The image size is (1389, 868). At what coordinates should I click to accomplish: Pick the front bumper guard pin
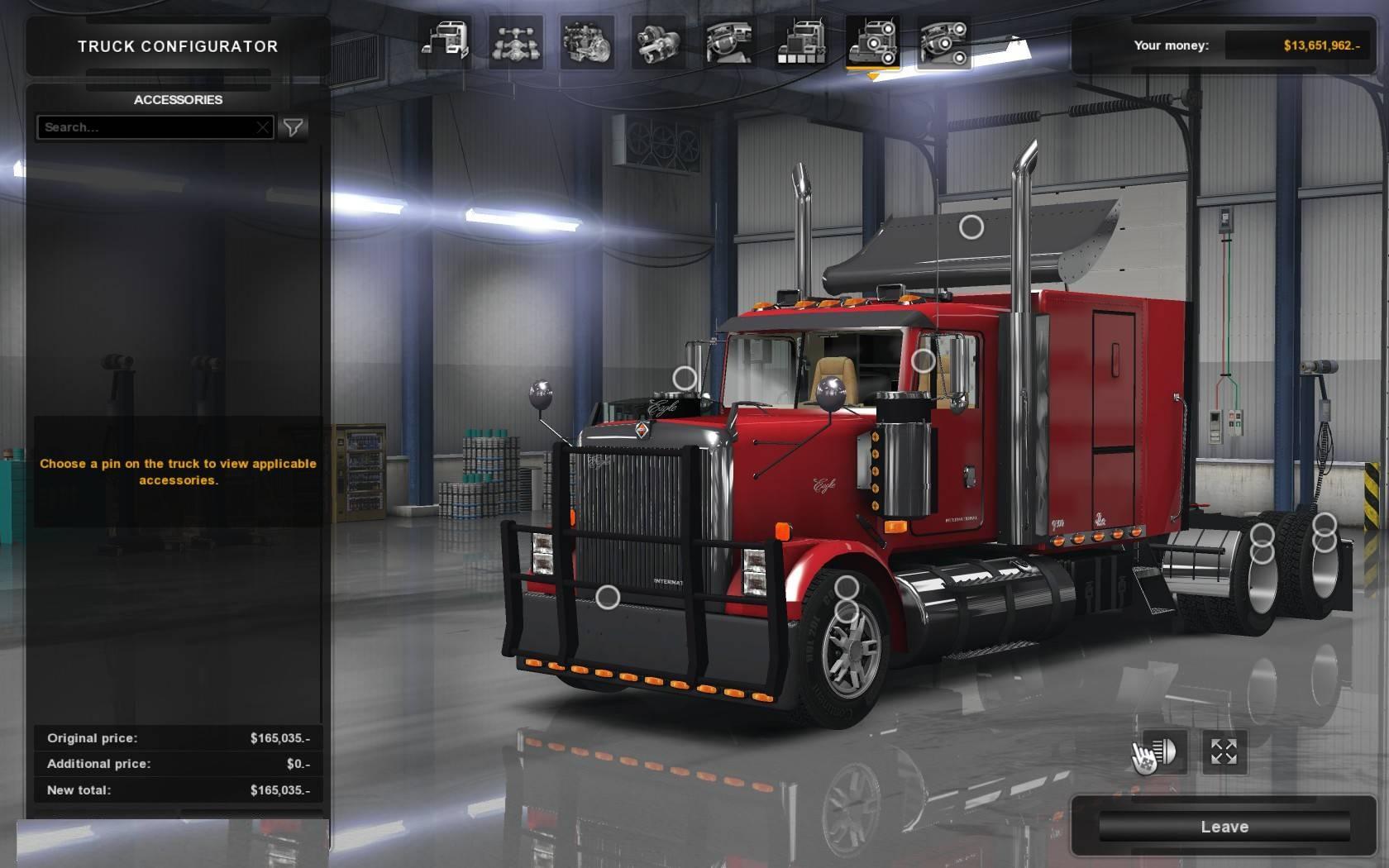(x=608, y=597)
